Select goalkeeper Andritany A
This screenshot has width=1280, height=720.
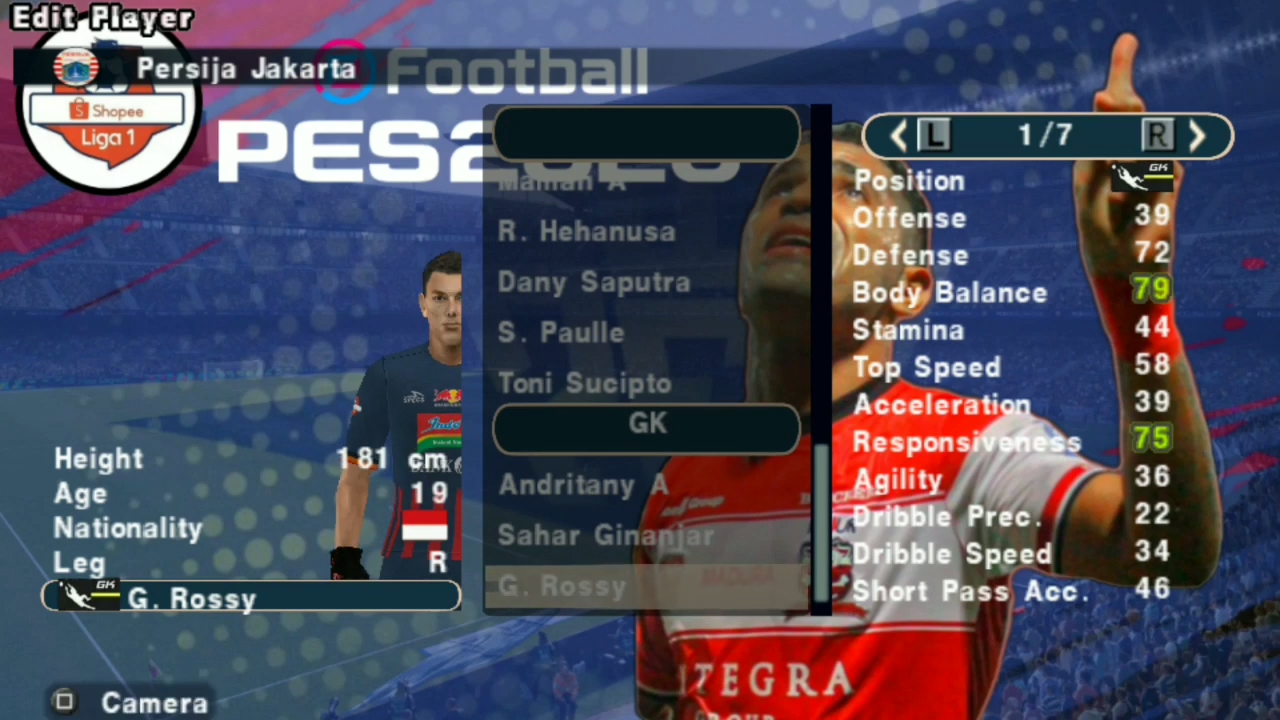point(583,485)
